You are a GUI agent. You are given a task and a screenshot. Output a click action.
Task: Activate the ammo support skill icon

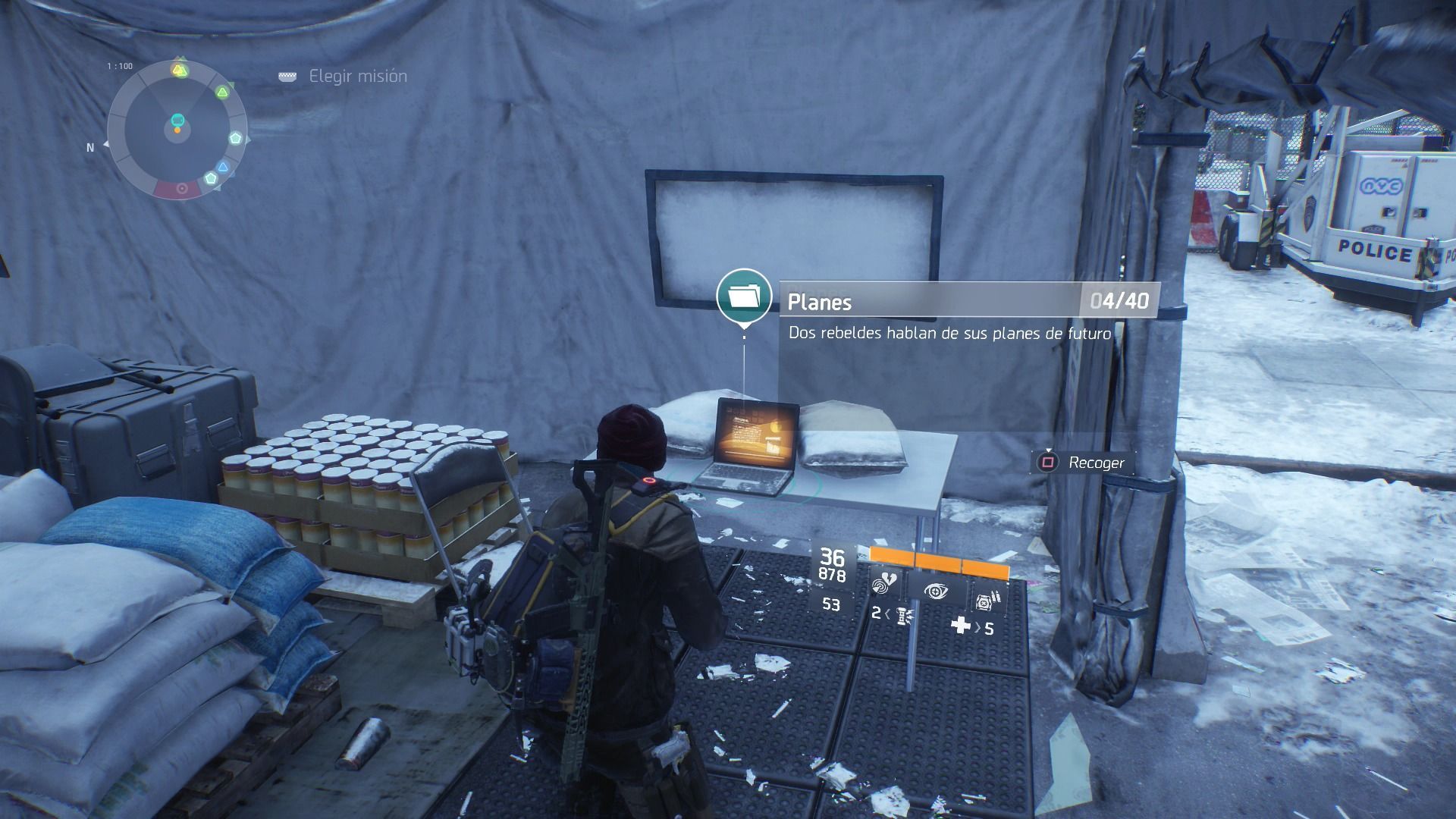click(987, 601)
